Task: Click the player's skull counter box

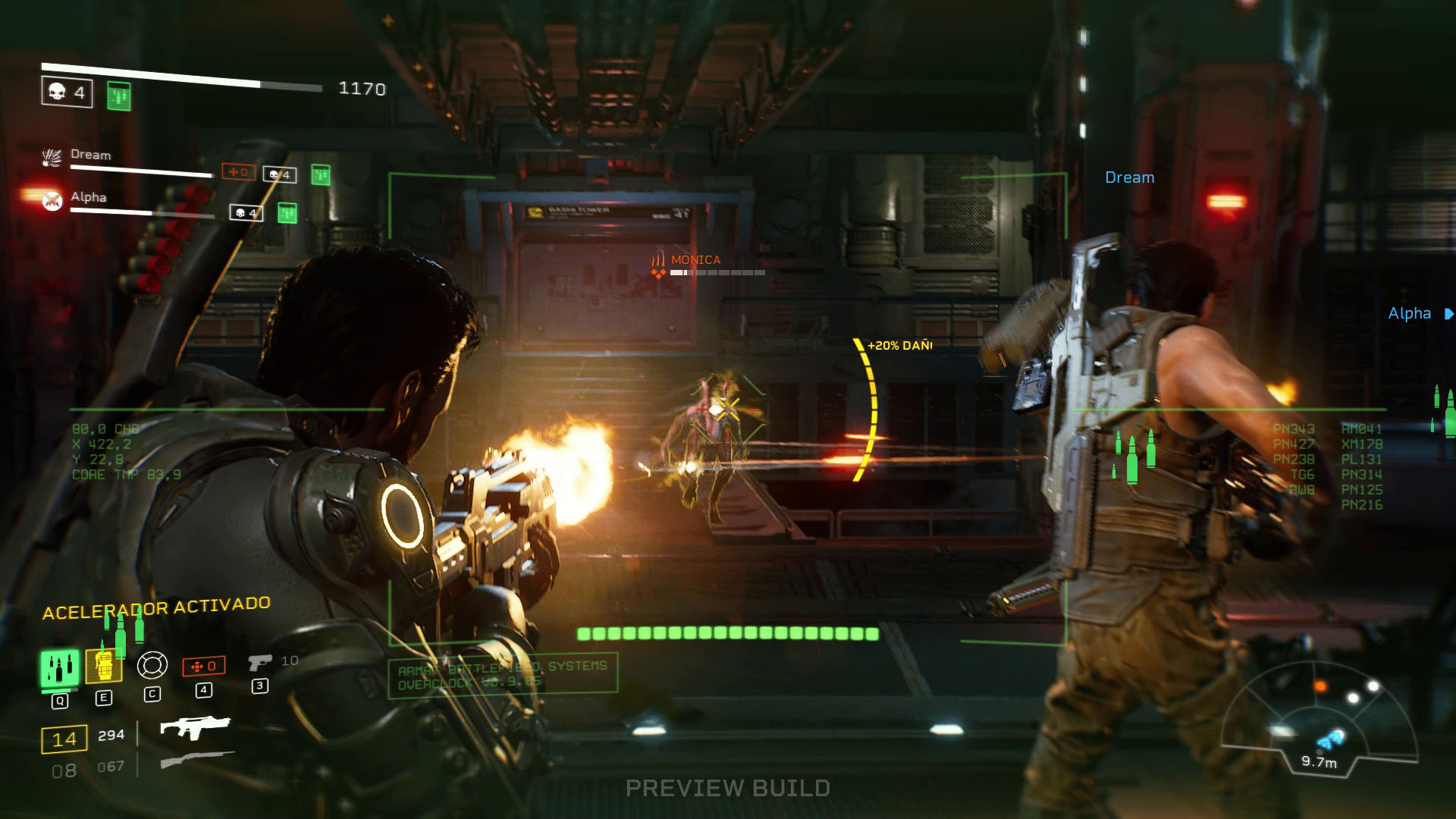Action: 67,93
